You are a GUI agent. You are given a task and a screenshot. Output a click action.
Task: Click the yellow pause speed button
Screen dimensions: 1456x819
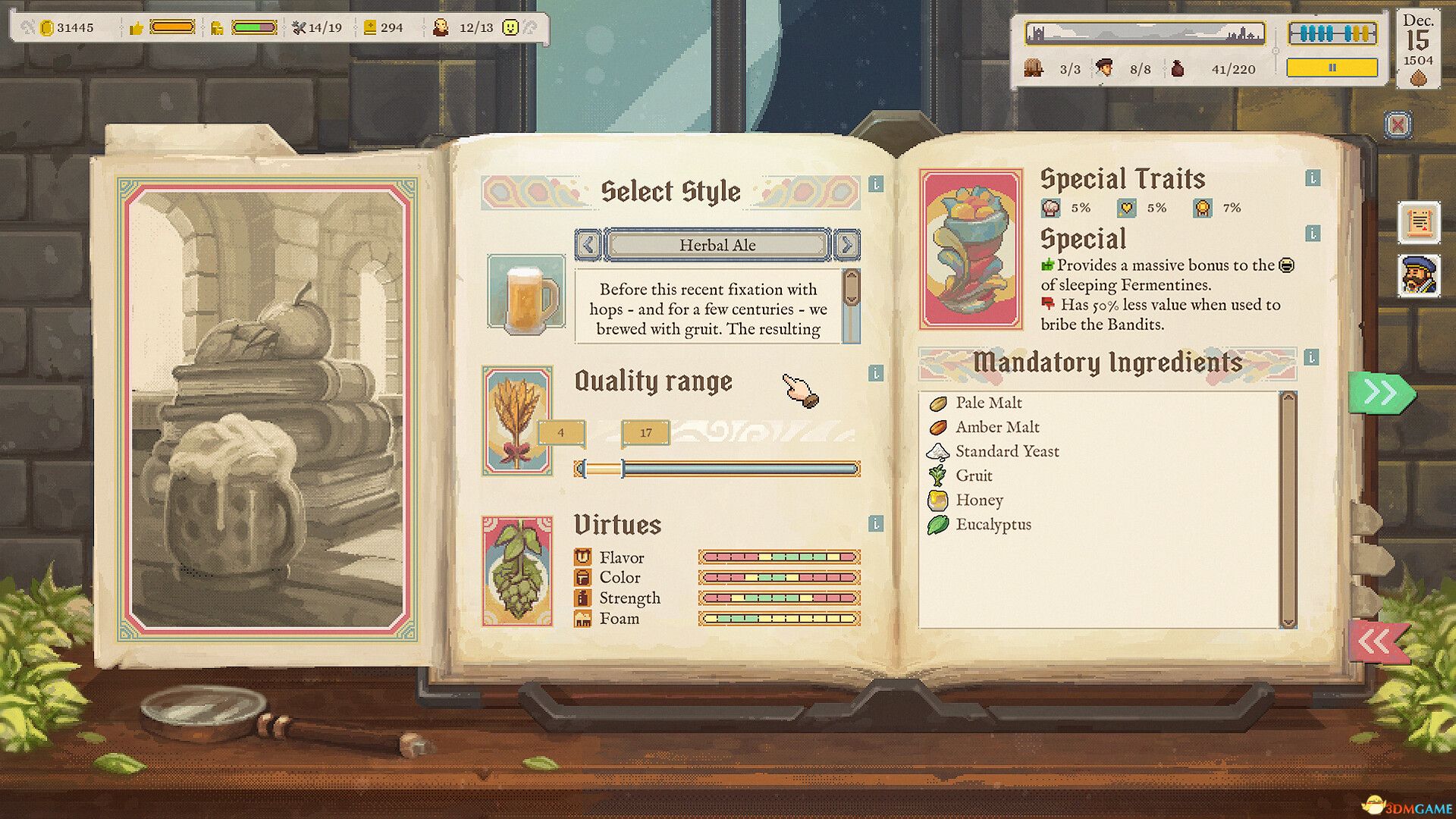[x=1332, y=68]
